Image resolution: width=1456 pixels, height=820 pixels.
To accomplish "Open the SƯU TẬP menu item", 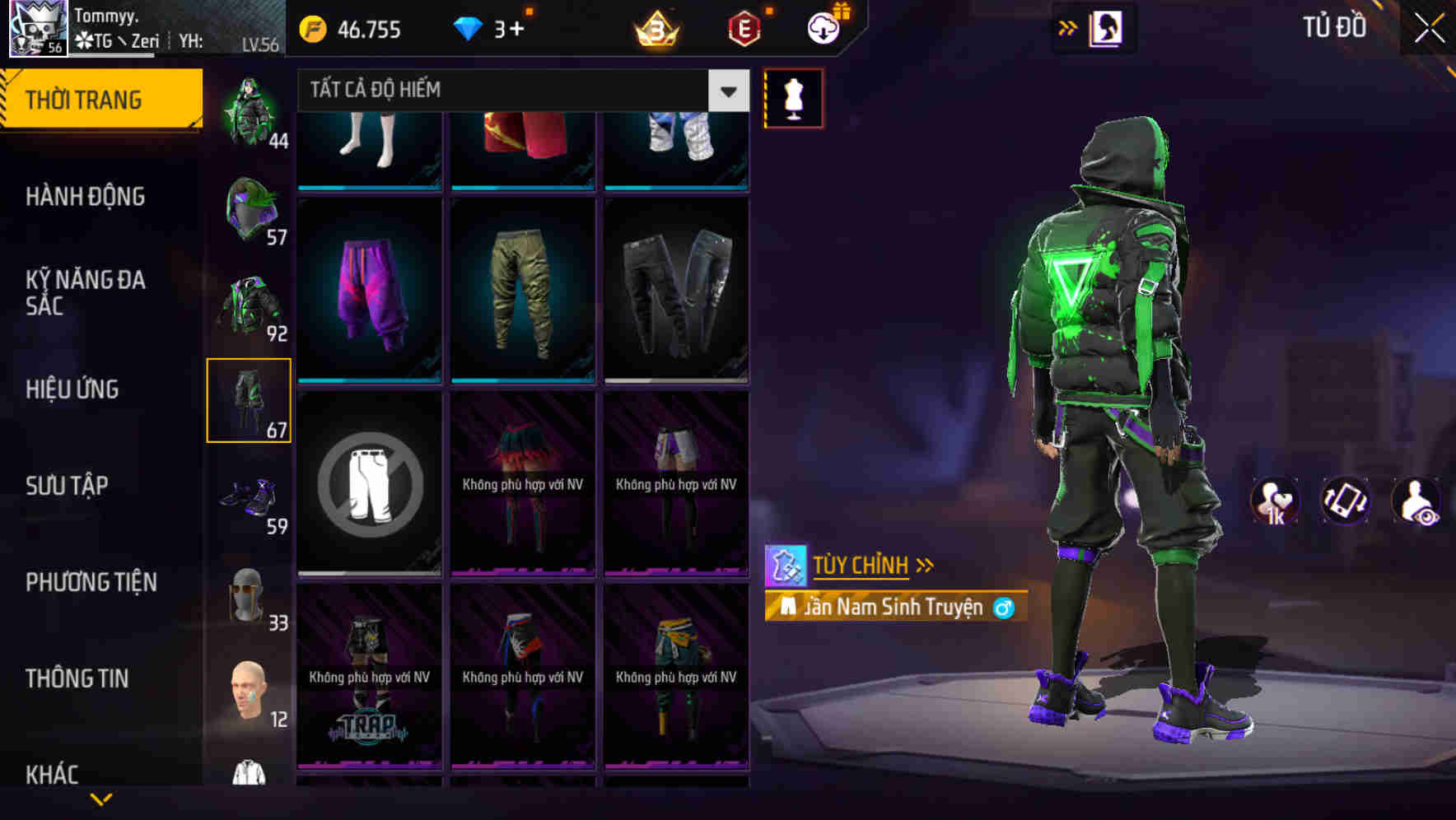I will (68, 487).
